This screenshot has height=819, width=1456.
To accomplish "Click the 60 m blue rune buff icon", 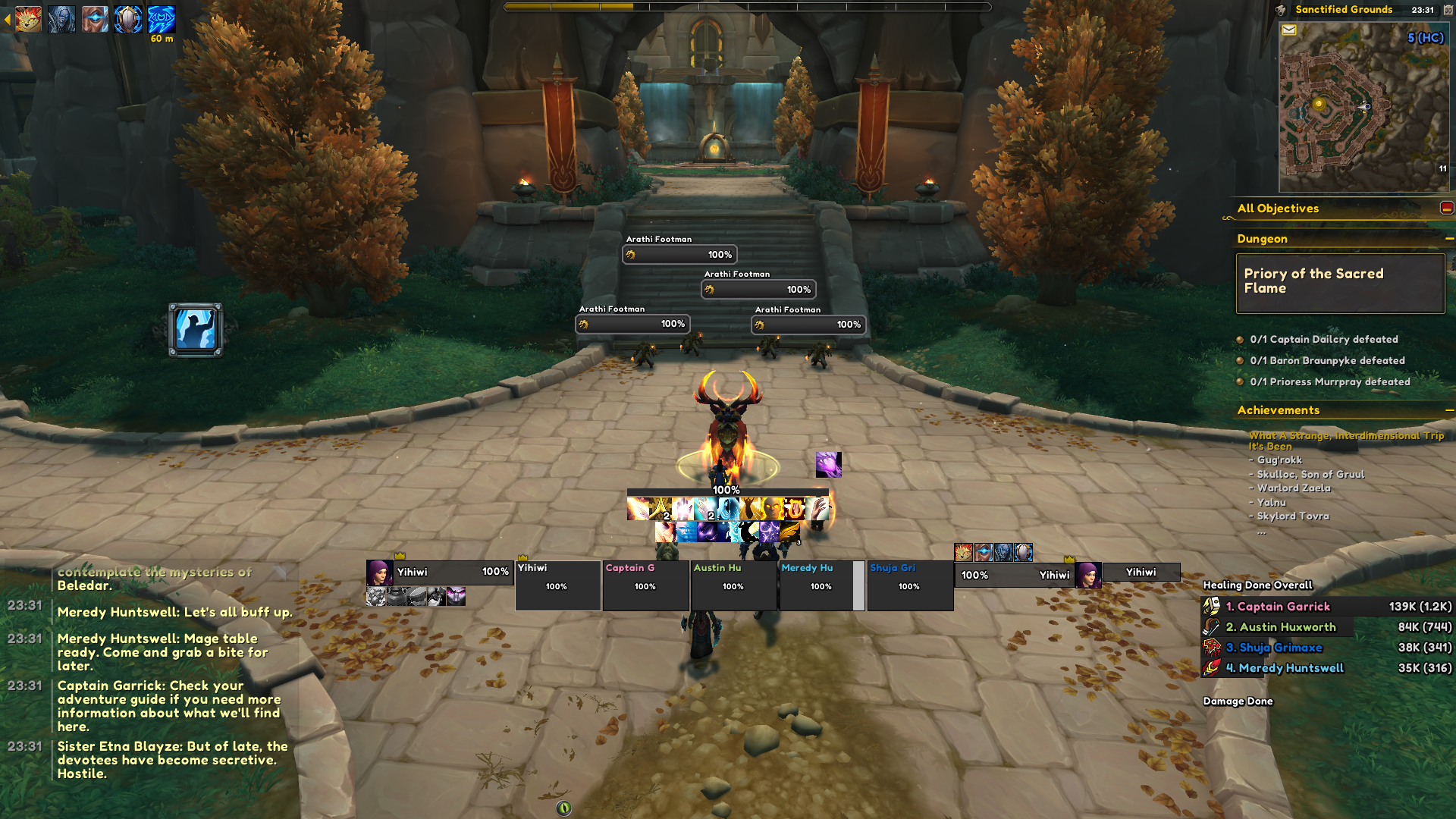I will click(x=161, y=19).
